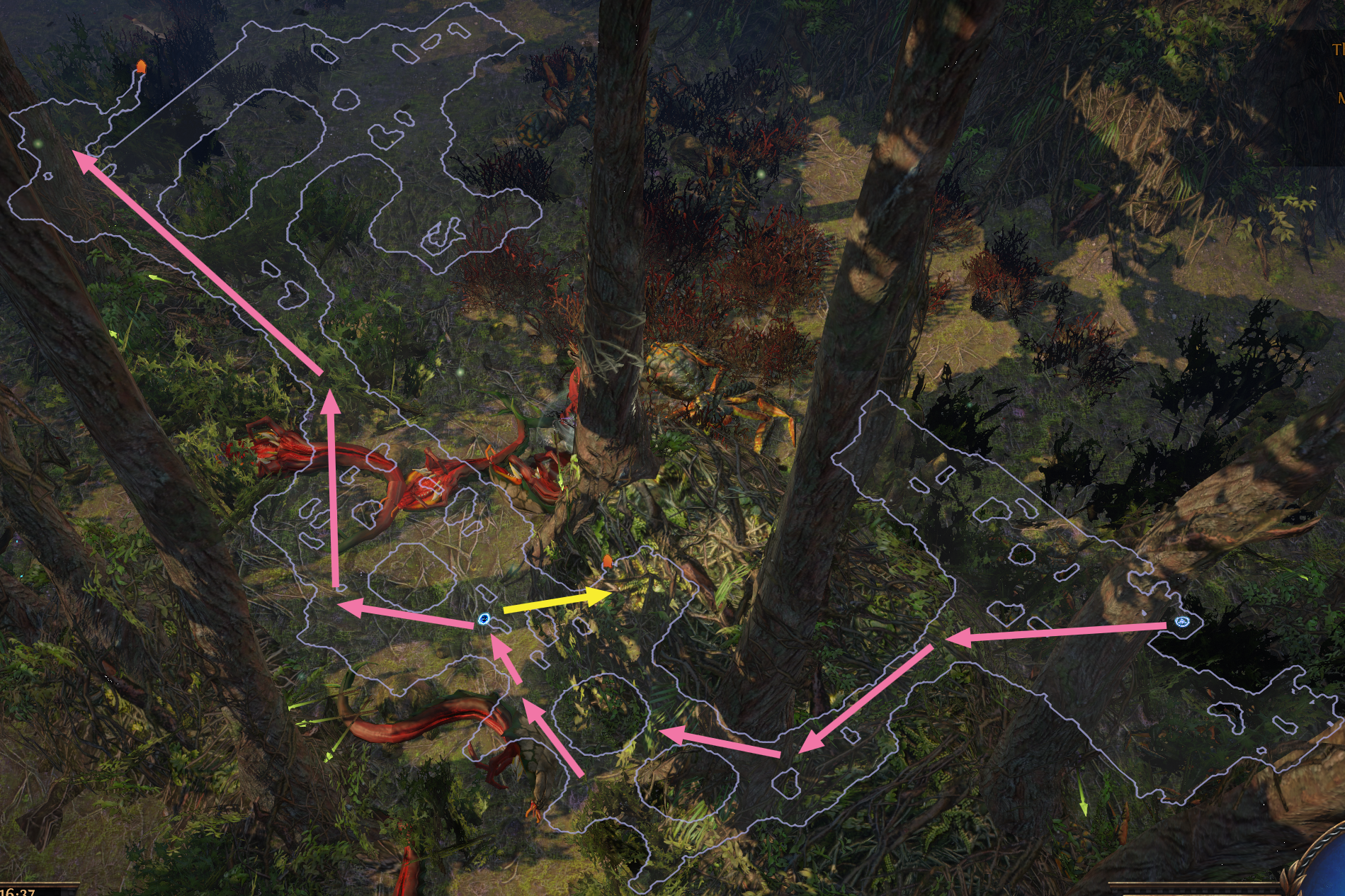This screenshot has width=1345, height=896.
Task: Click the orange quest marker in the top-left map area
Action: coord(141,67)
